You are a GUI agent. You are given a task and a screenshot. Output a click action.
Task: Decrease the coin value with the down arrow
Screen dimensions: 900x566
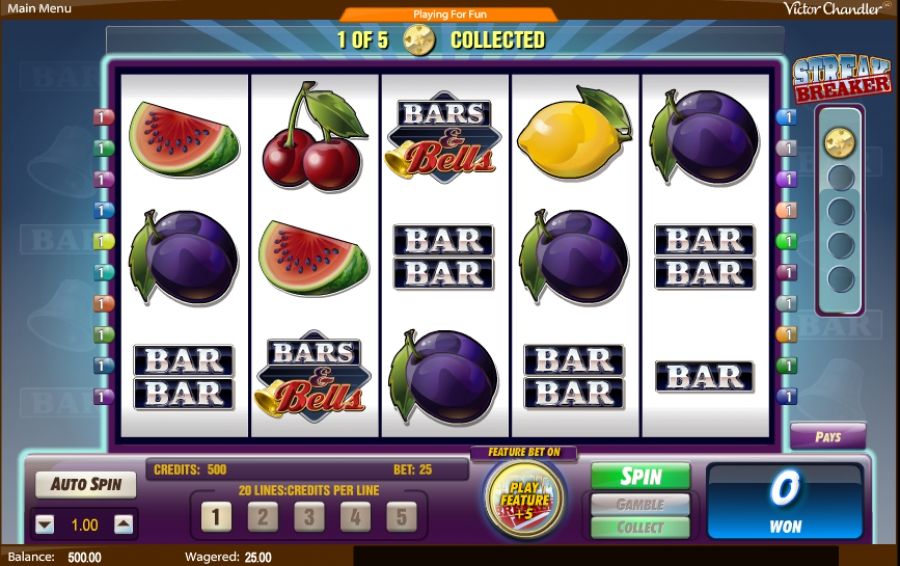(45, 524)
